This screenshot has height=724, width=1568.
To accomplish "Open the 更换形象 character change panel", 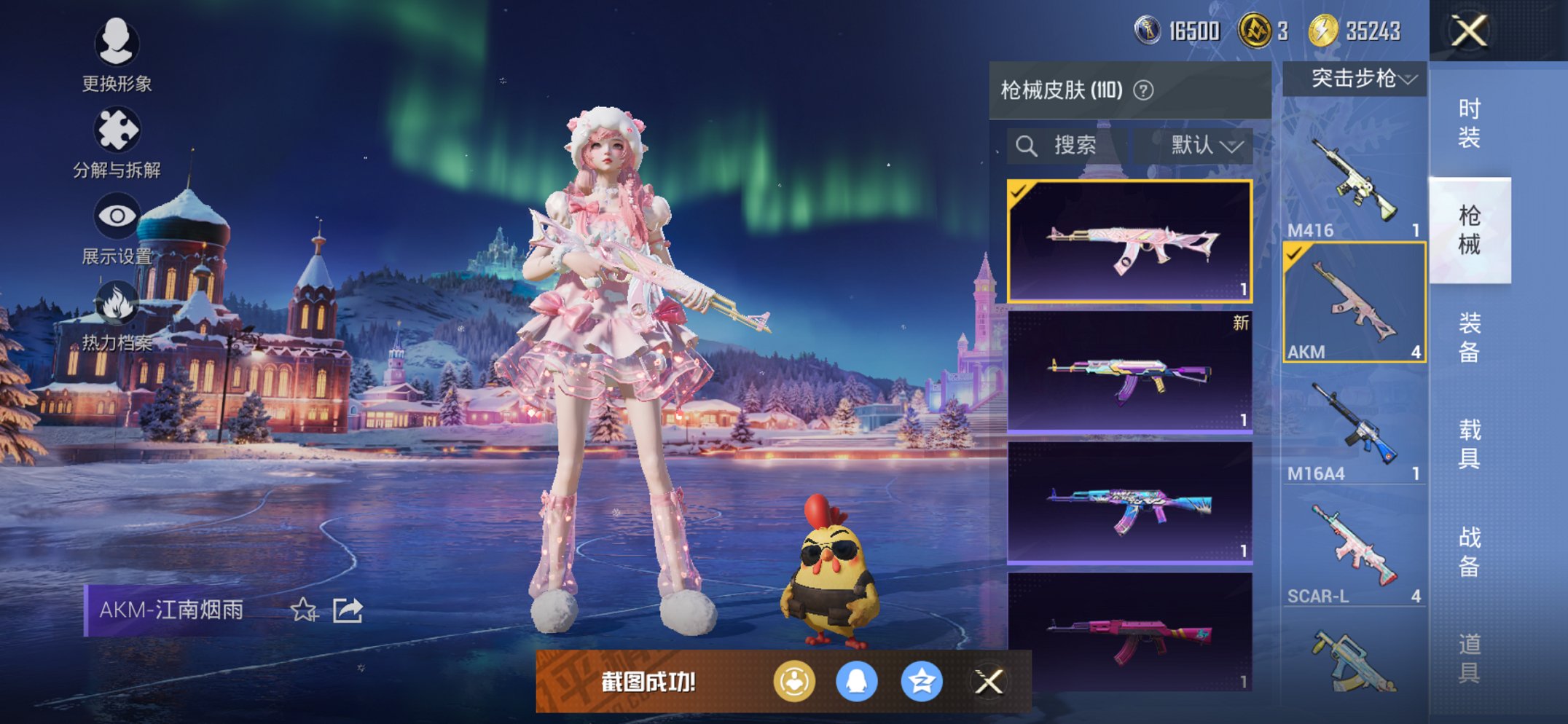I will (x=117, y=44).
